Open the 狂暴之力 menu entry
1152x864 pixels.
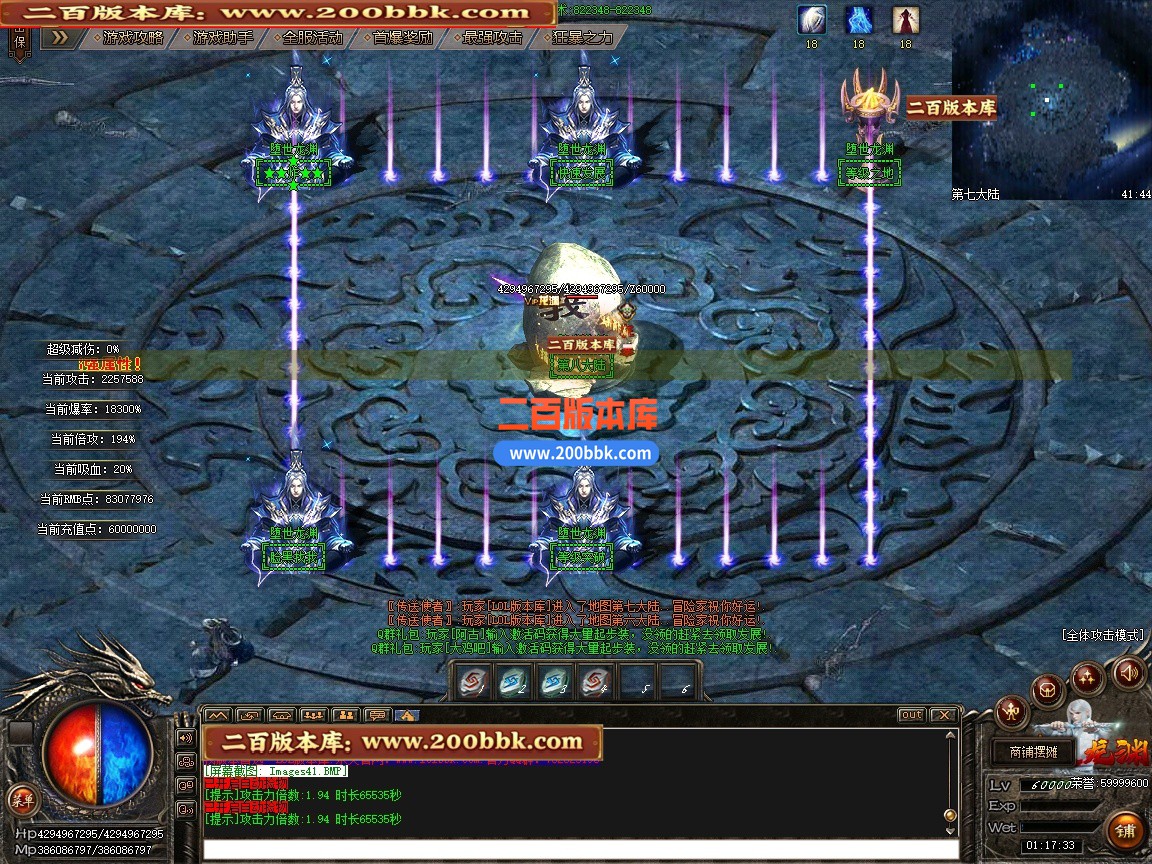pyautogui.click(x=582, y=38)
